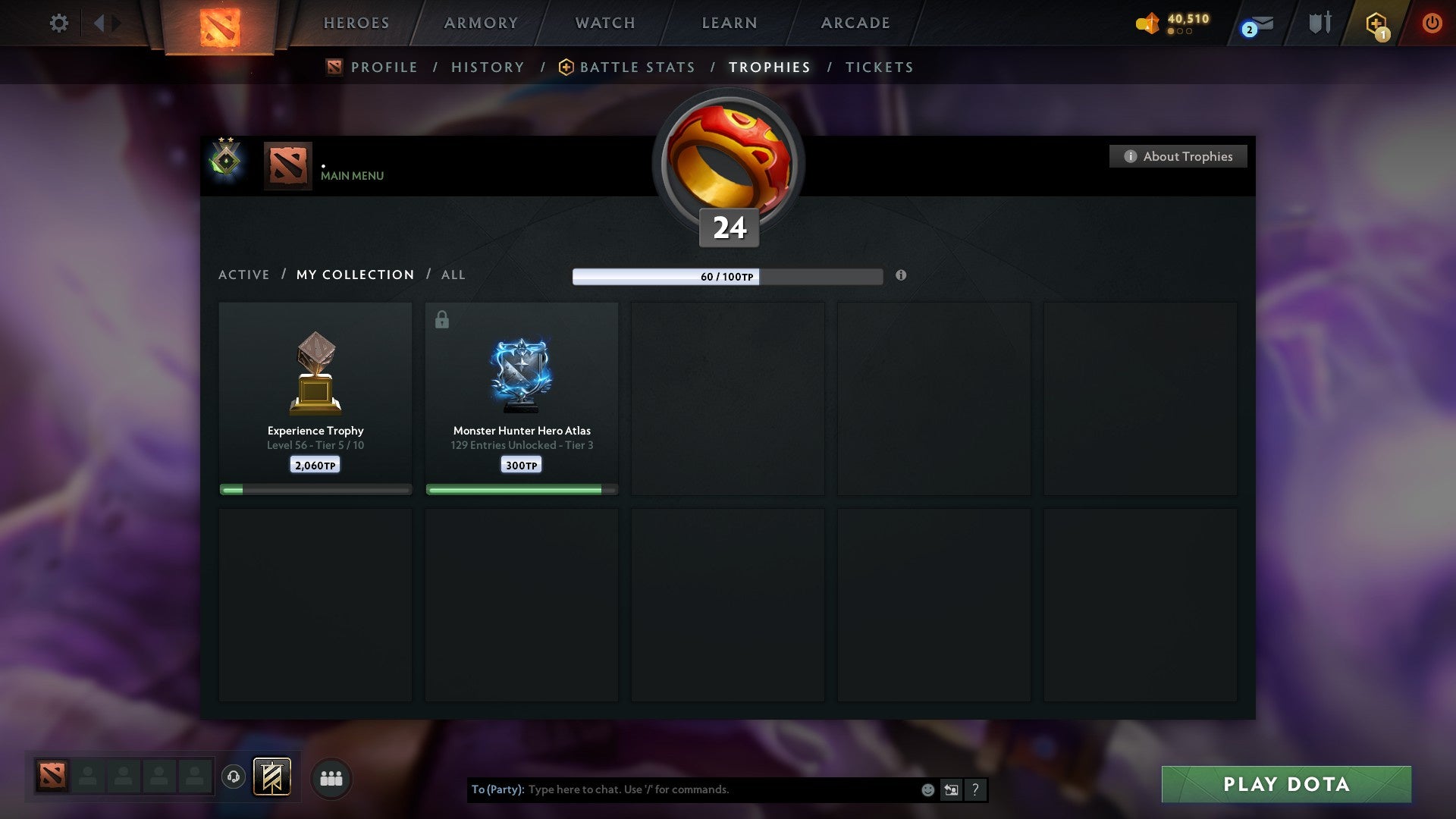Open the emoticon picker in chat
The width and height of the screenshot is (1456, 819).
coord(927,789)
